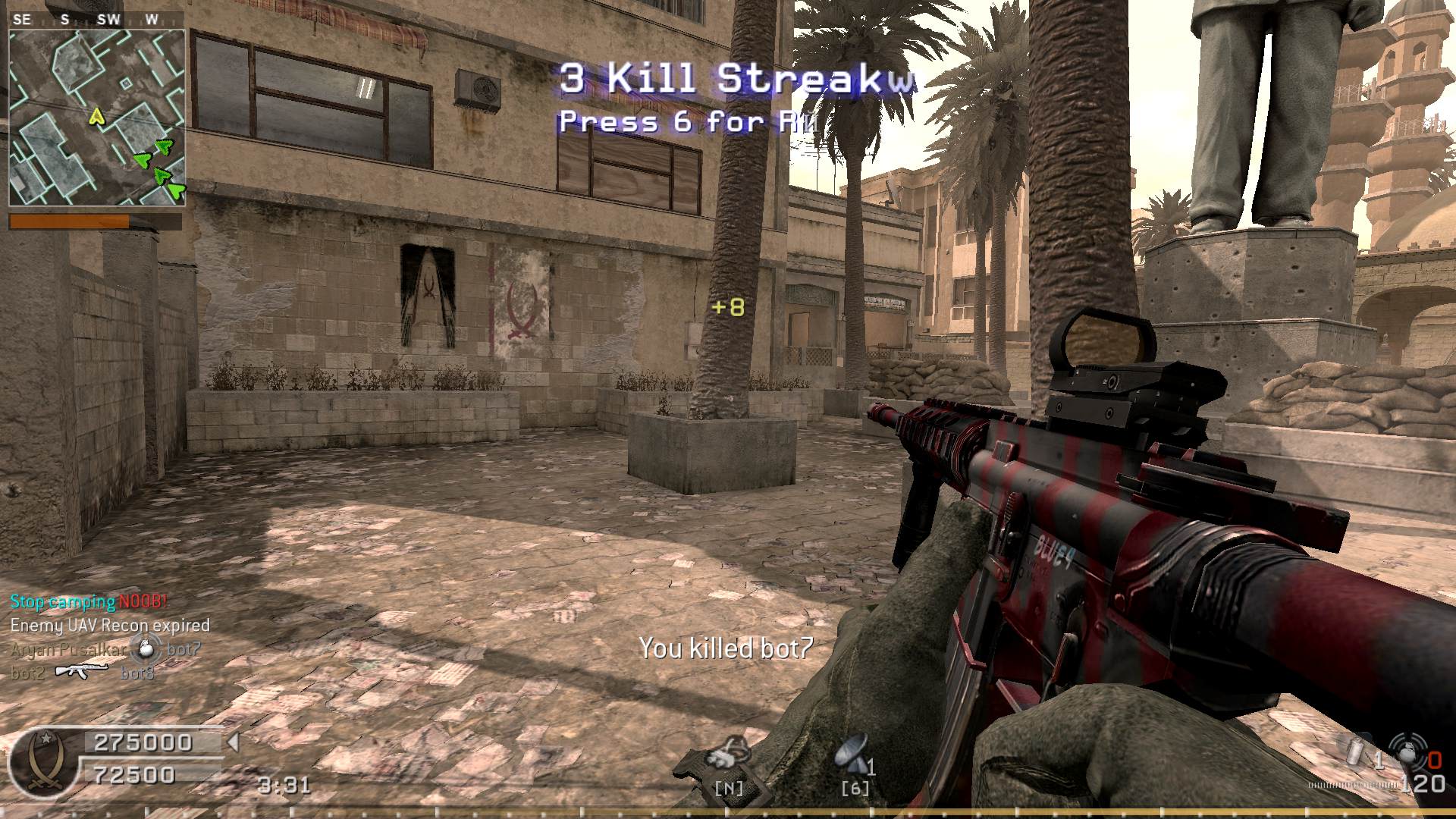Activate the night vision goggles icon
The width and height of the screenshot is (1456, 819).
pos(726,753)
